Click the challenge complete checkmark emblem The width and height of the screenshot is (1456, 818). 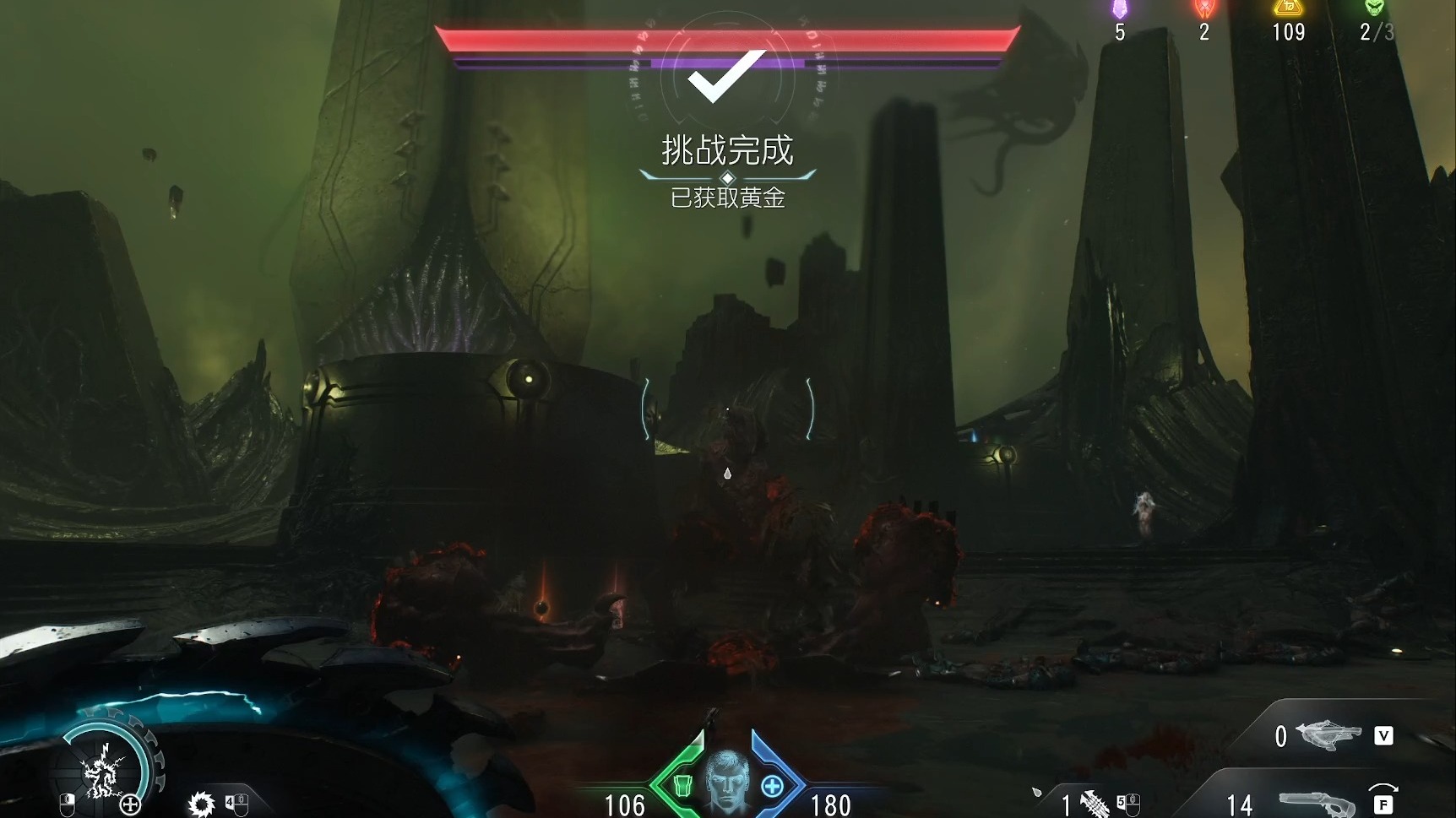point(726,76)
